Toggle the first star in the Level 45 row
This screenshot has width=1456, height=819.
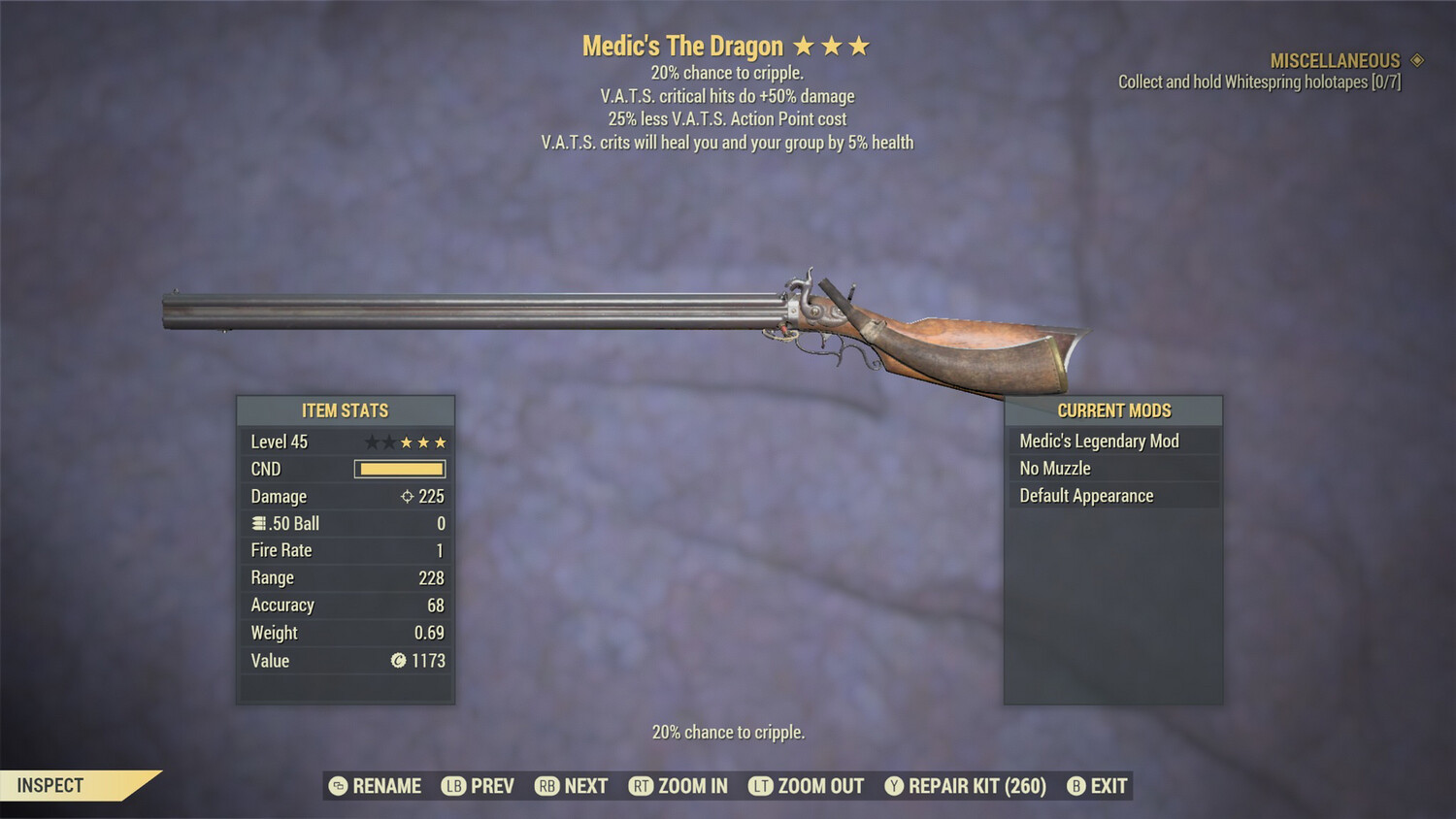[371, 442]
